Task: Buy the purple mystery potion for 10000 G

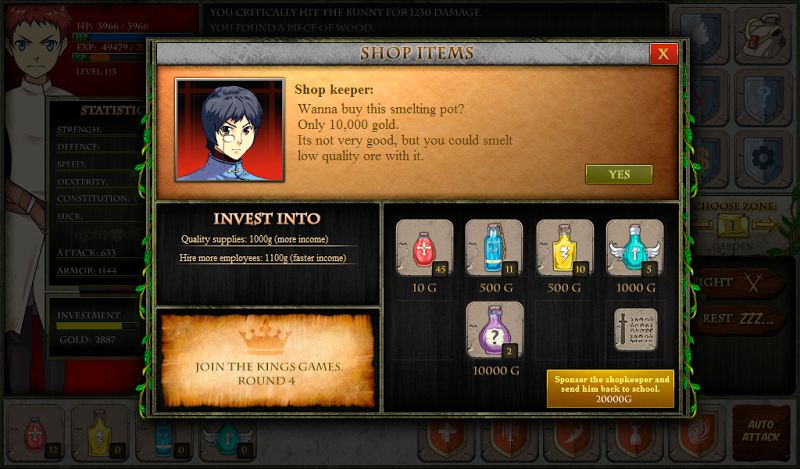Action: click(x=494, y=329)
